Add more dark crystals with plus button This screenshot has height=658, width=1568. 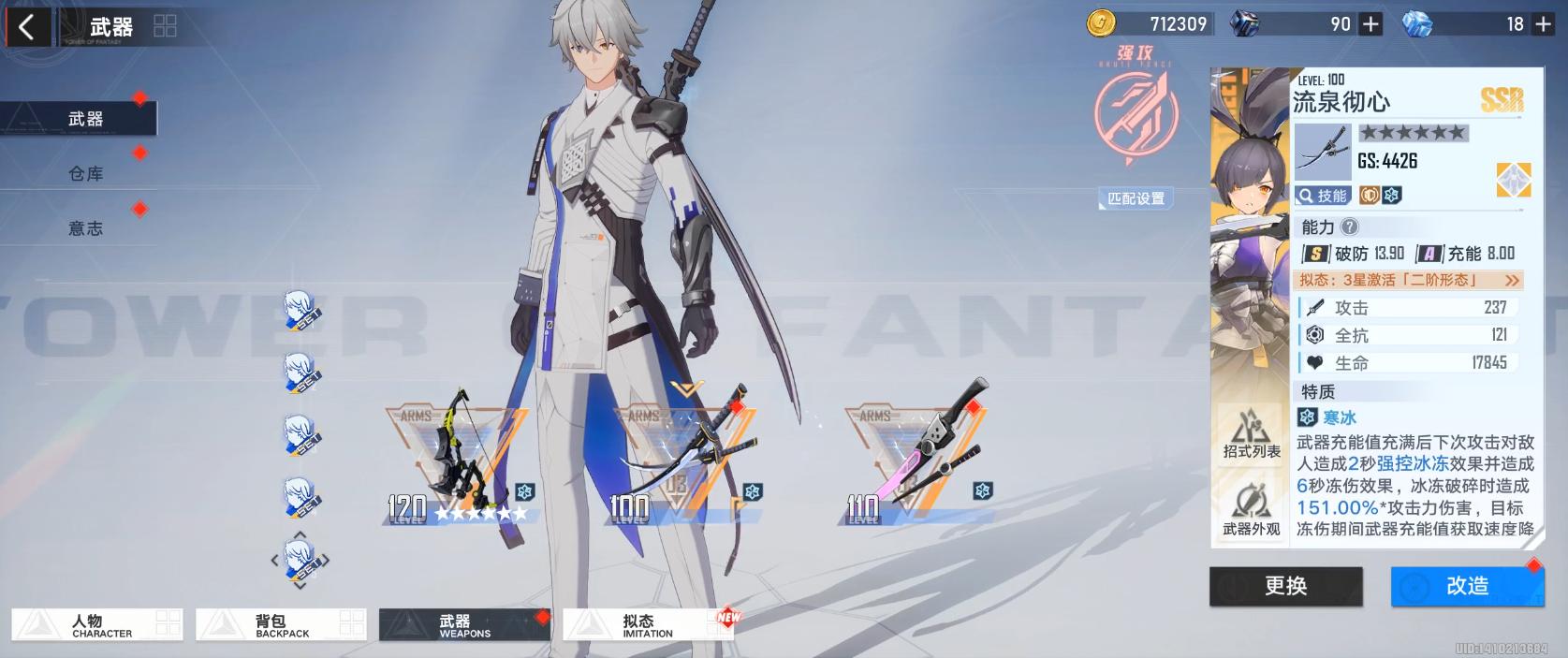point(1370,24)
